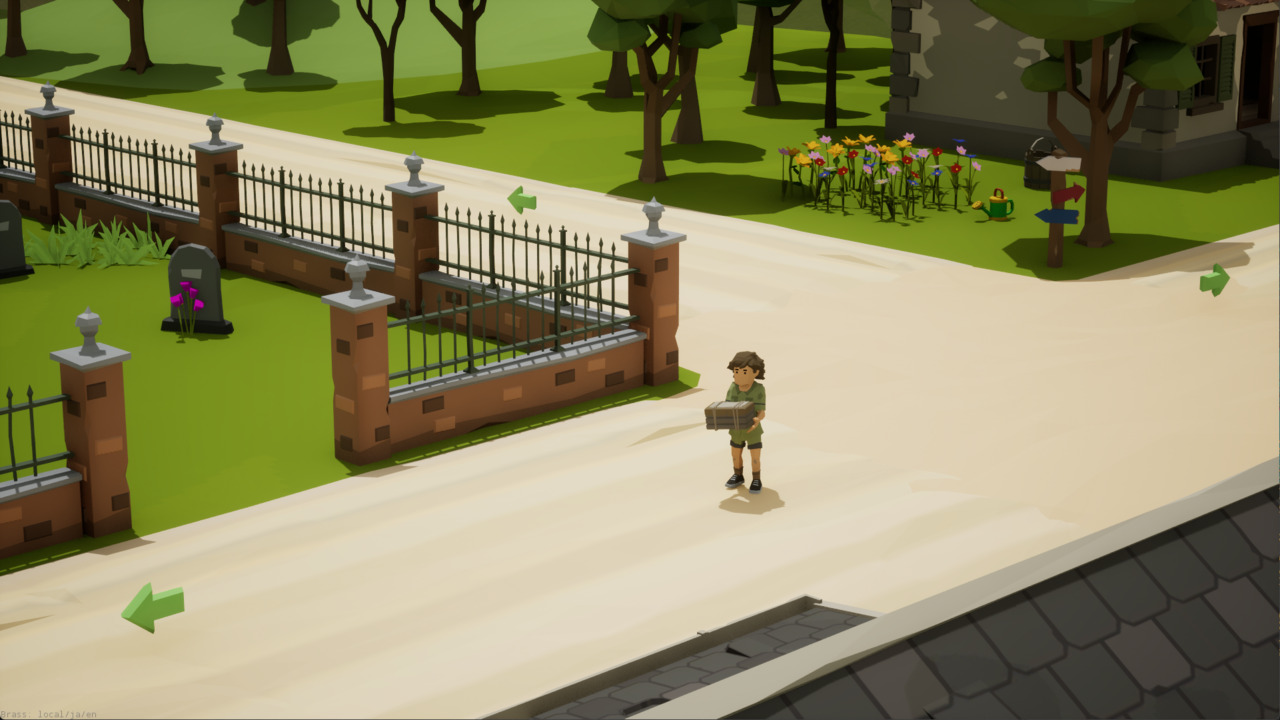This screenshot has width=1280, height=720.
Task: Take the green right-pointing arrow near the signpost
Action: (1214, 280)
